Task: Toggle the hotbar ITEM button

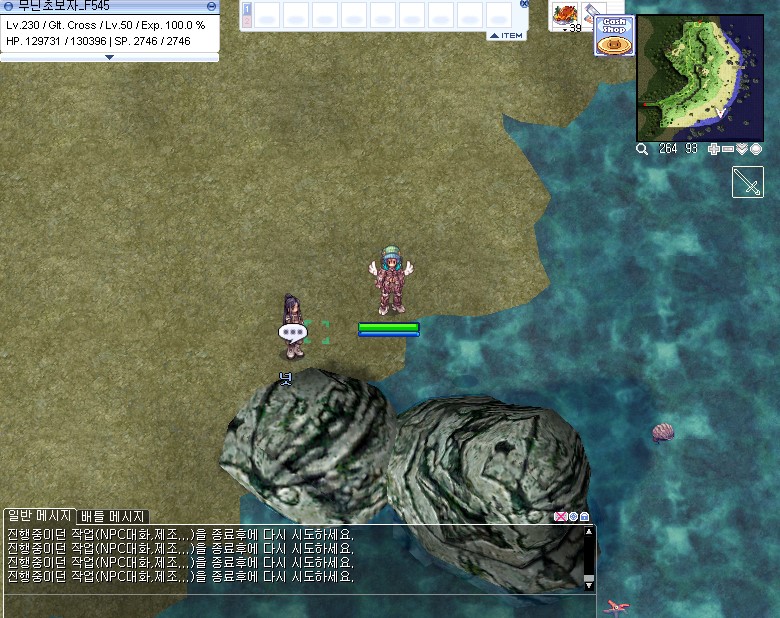Action: point(507,35)
